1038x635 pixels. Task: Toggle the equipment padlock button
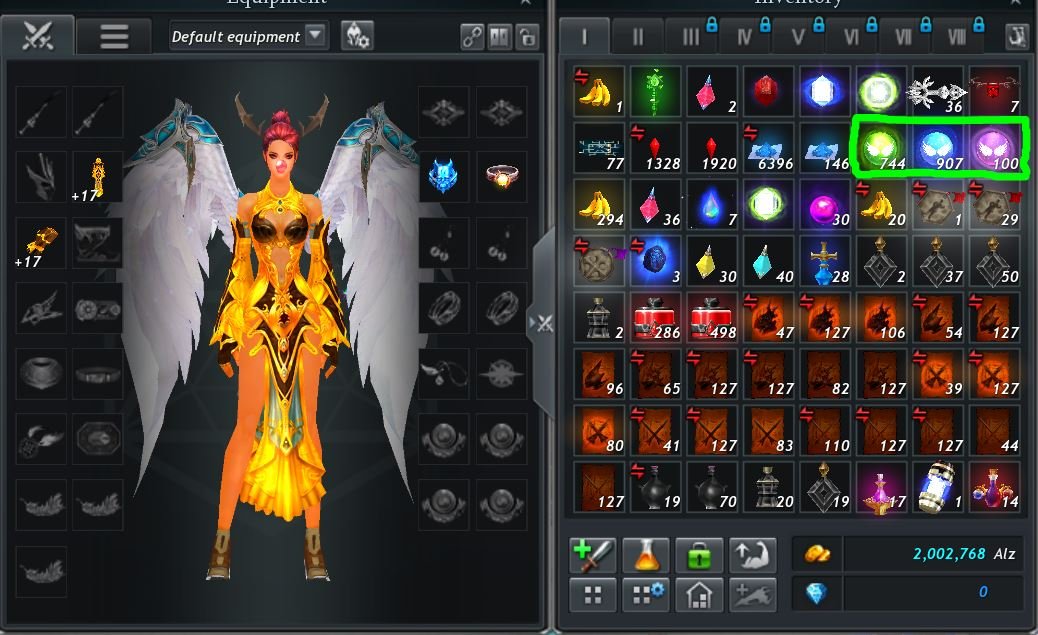click(526, 37)
